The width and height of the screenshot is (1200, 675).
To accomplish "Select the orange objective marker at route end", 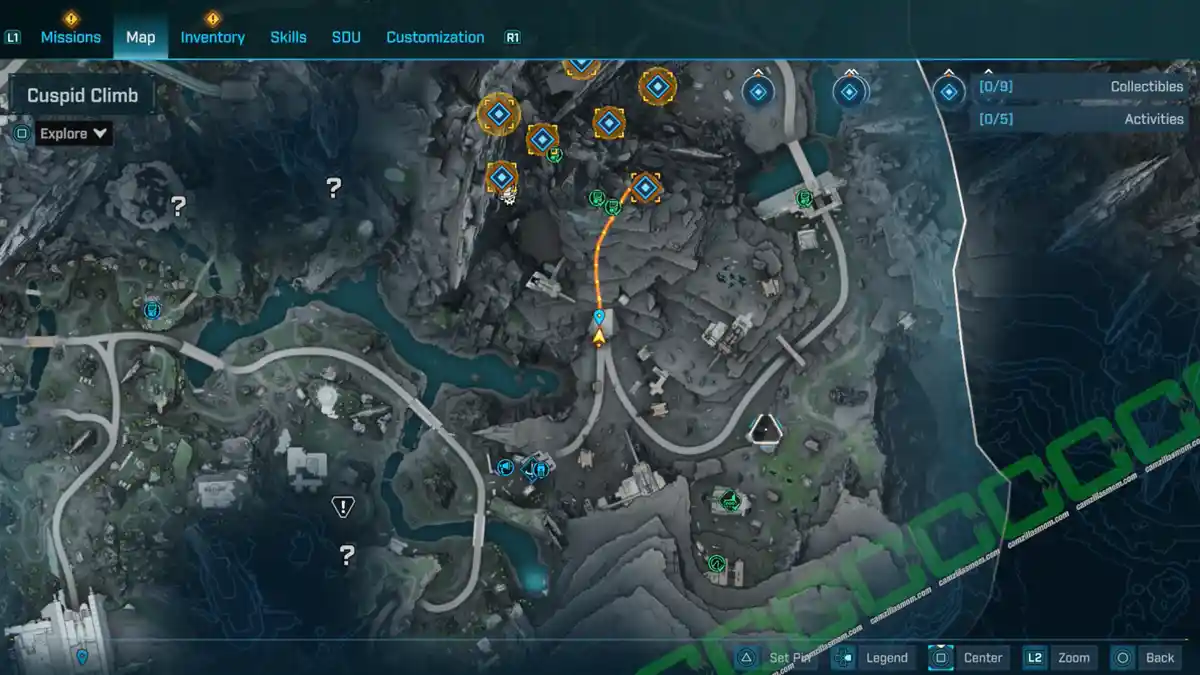I will [646, 187].
